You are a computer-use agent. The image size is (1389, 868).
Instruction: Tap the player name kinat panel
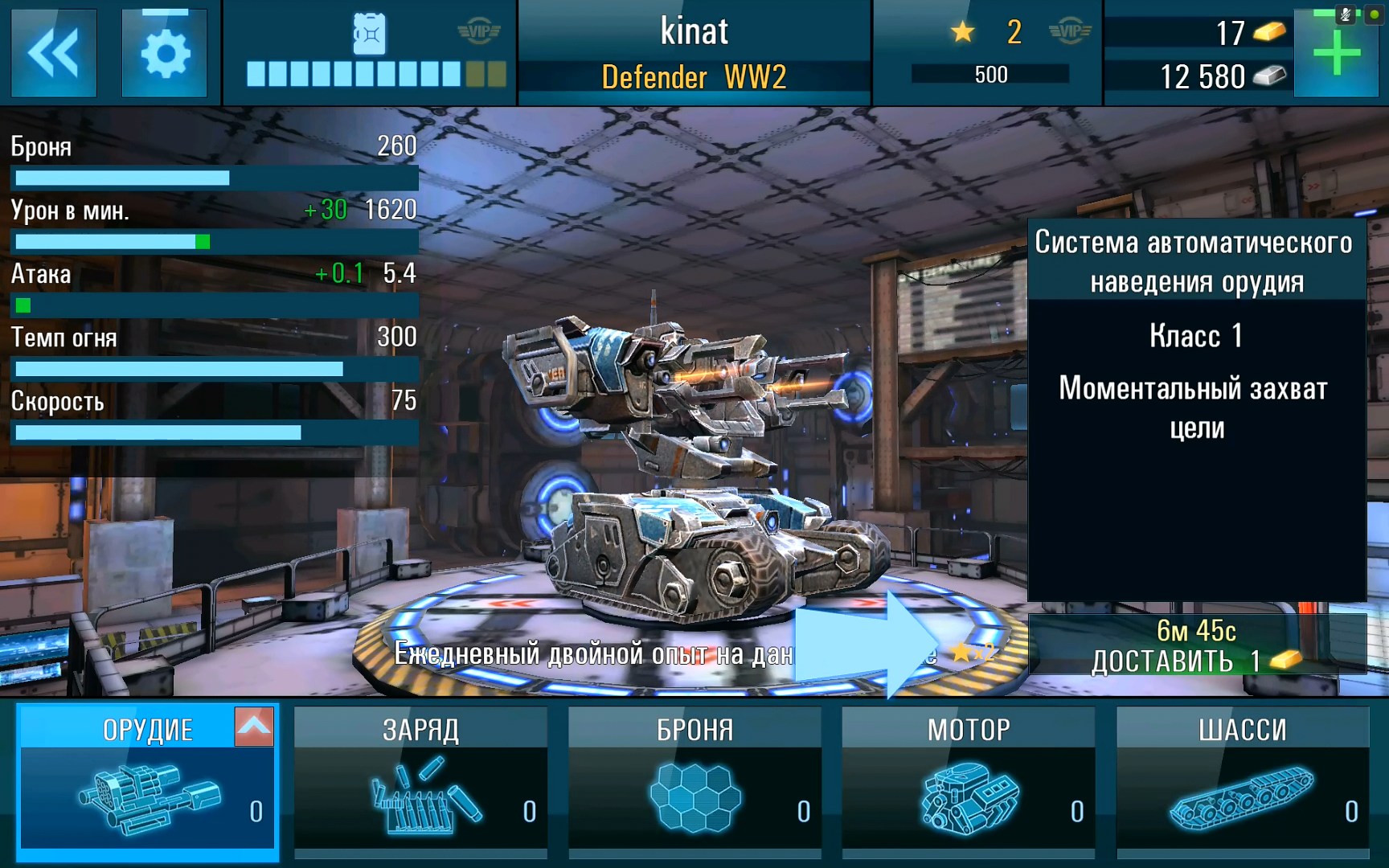(694, 53)
